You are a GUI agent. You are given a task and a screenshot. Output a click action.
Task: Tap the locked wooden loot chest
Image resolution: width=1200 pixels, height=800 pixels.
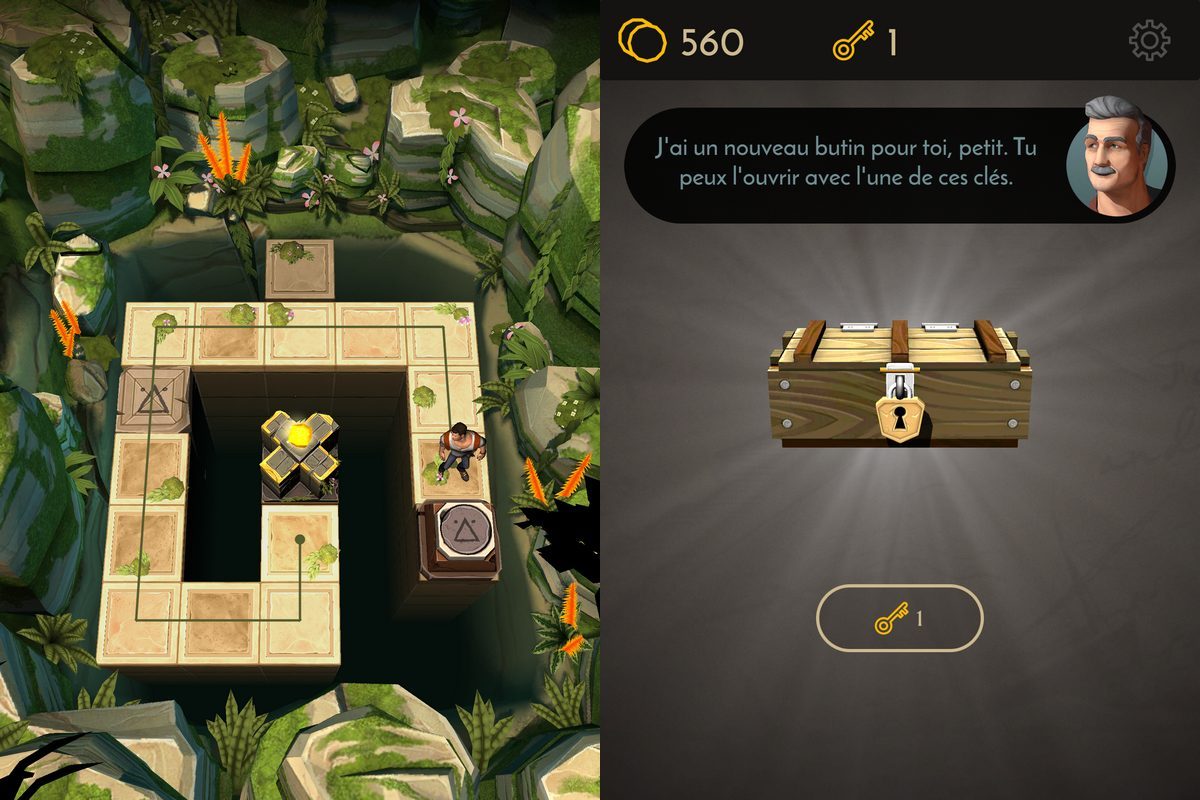tap(899, 384)
